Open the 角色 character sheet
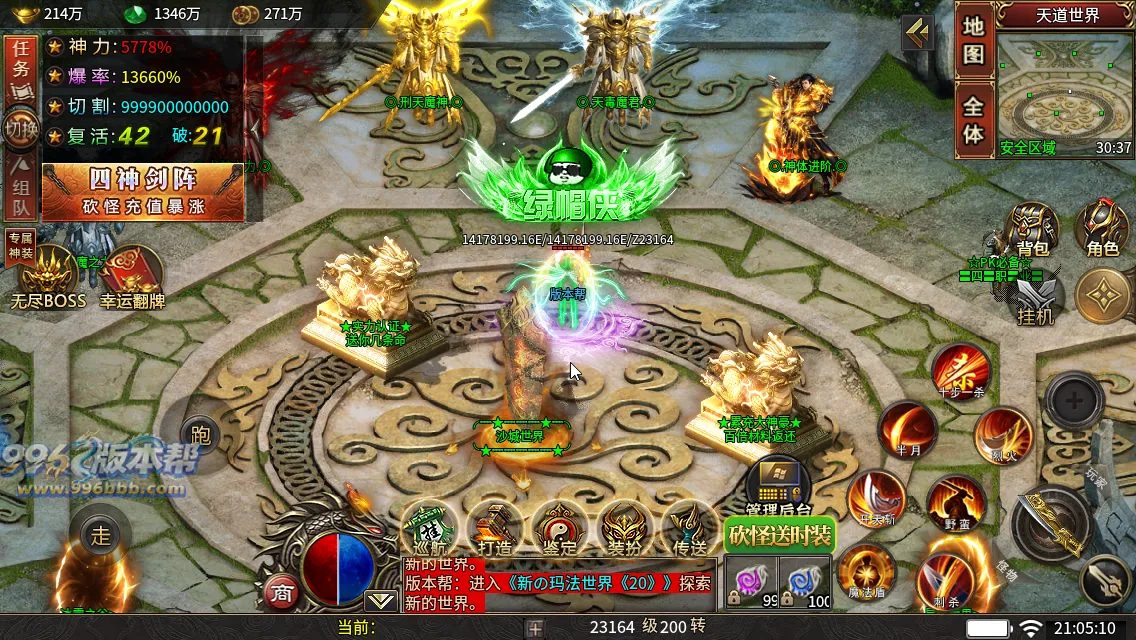The image size is (1136, 640). coord(1102,229)
